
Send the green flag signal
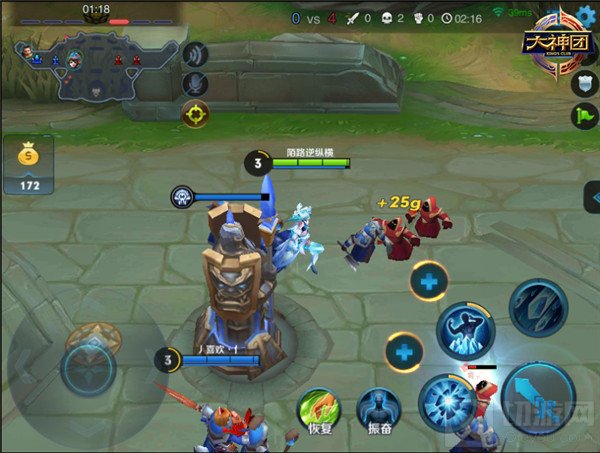(x=586, y=115)
